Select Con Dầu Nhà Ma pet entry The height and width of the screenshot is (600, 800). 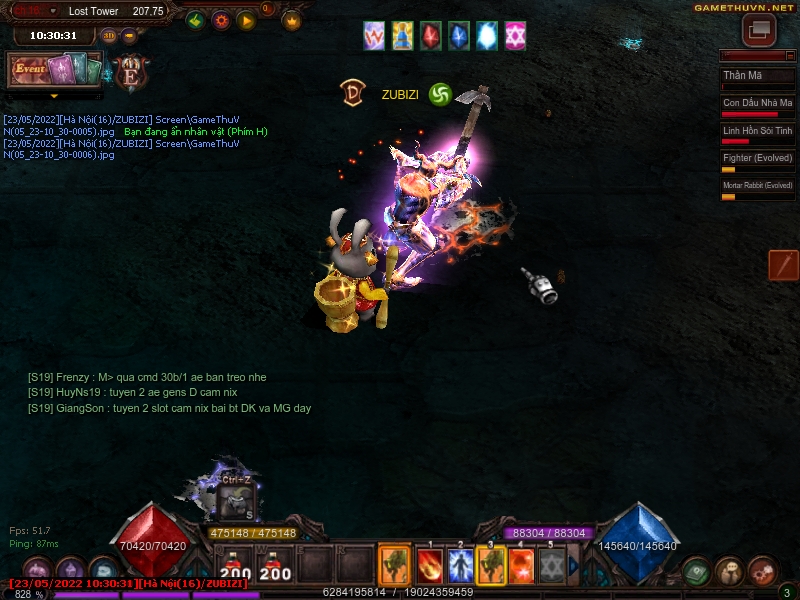[757, 104]
